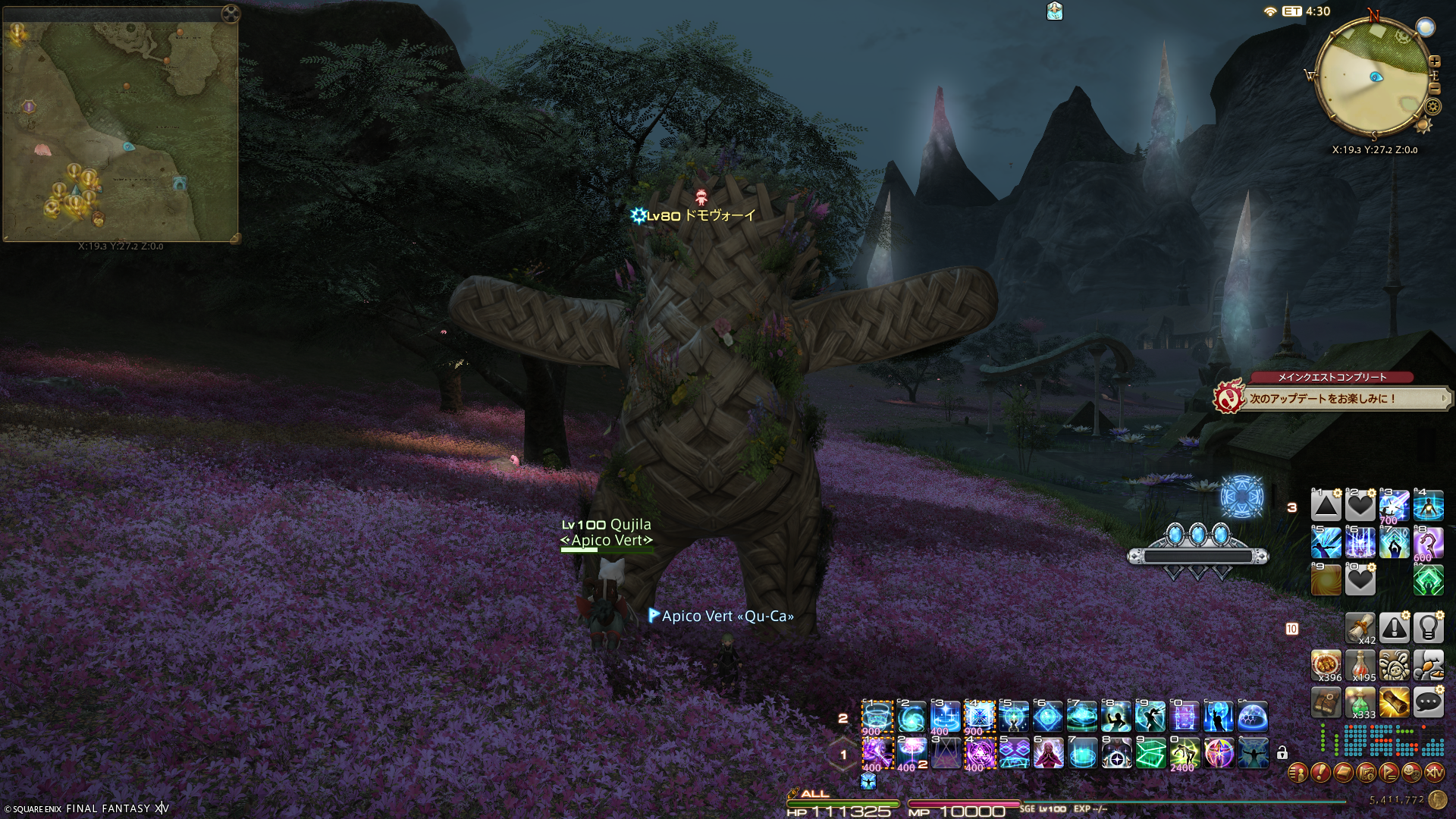Cast the pink praying woman ability
1456x819 pixels.
click(1048, 754)
